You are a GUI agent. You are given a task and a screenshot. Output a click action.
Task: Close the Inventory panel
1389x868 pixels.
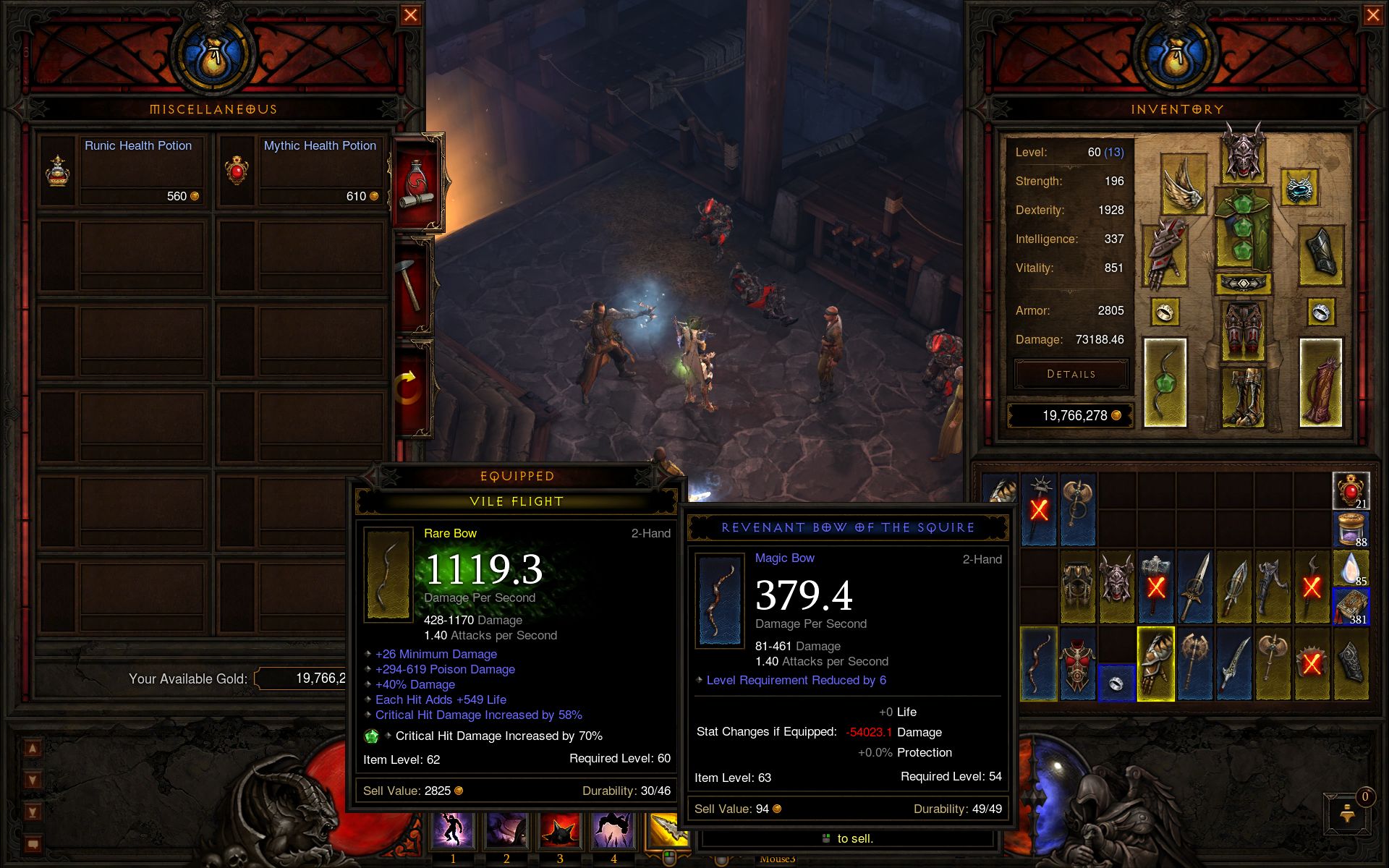pyautogui.click(x=1372, y=15)
